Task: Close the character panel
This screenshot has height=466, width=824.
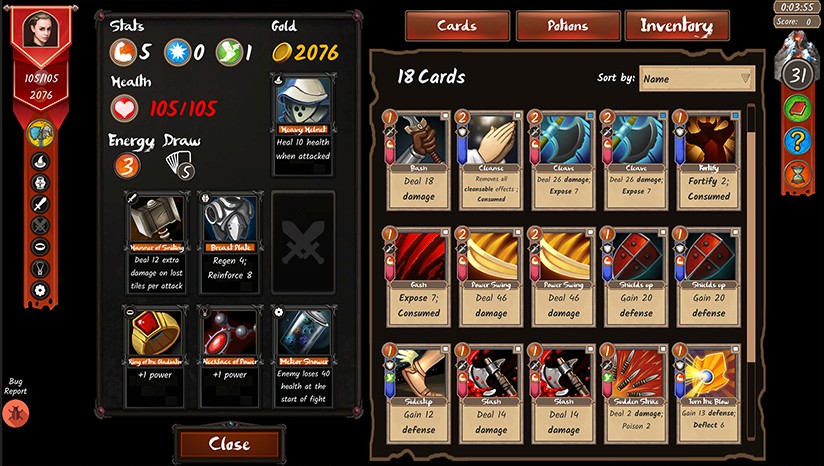Action: 229,444
